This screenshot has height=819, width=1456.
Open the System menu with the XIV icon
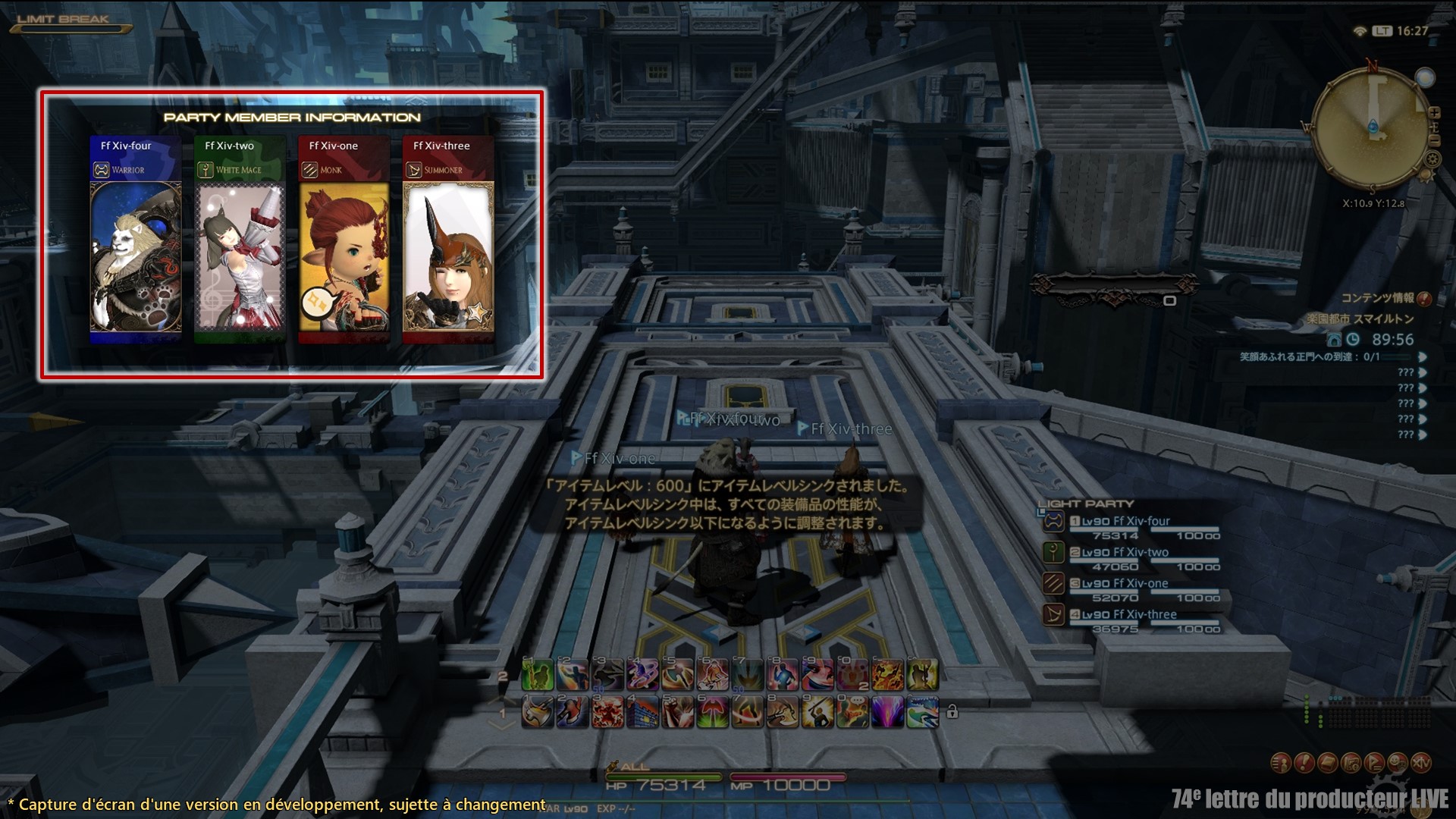pyautogui.click(x=1421, y=763)
